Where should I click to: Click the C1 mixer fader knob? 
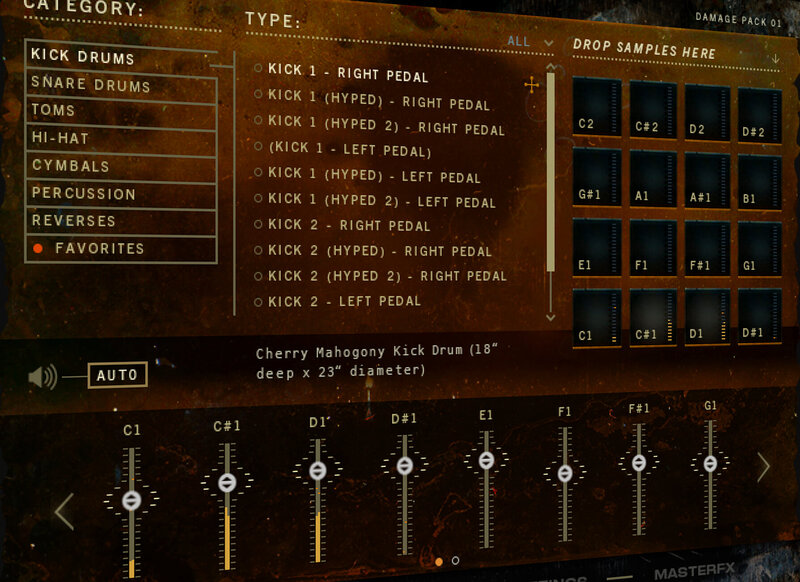tap(131, 500)
